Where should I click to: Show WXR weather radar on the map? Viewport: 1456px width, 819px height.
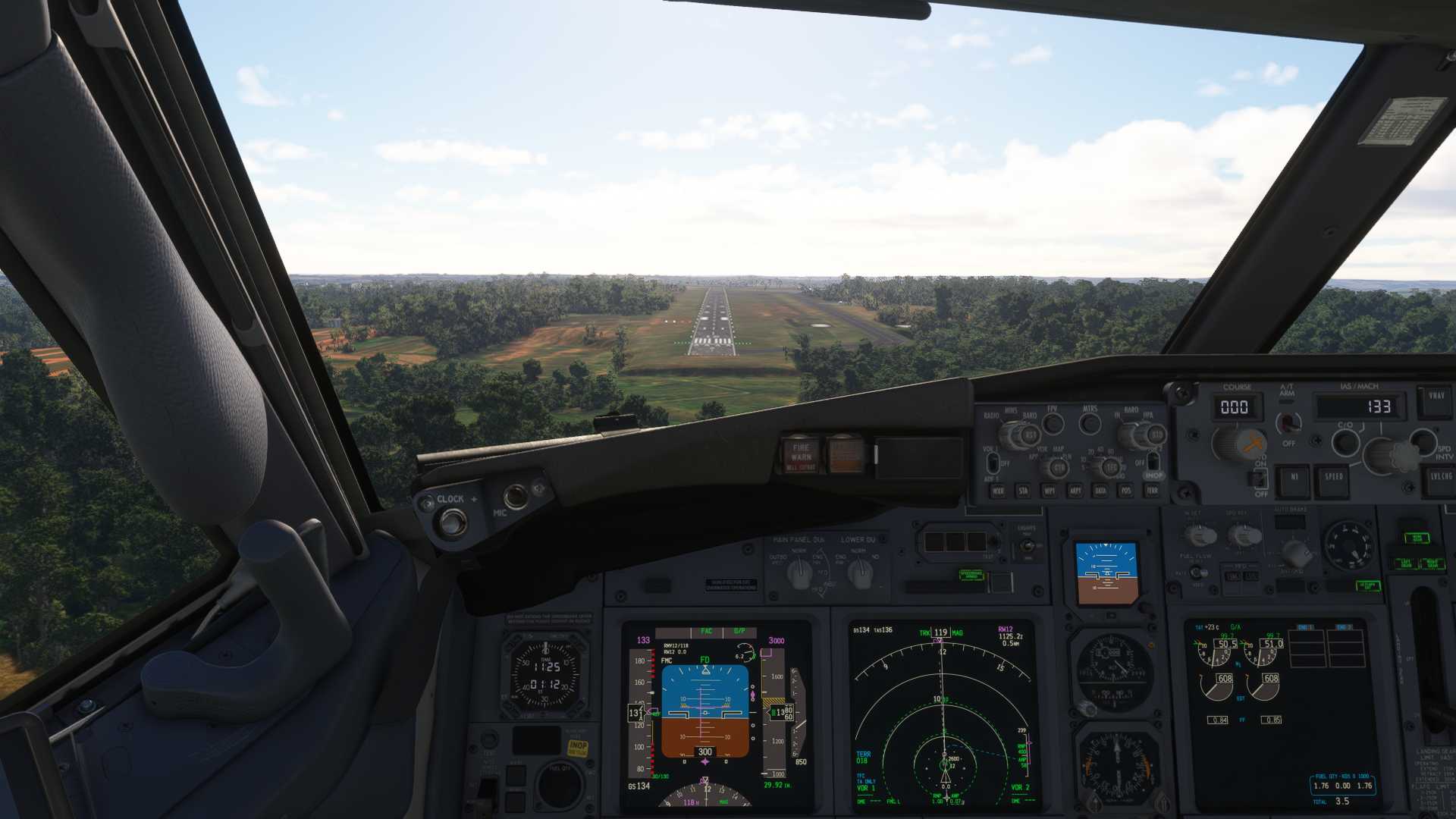pos(998,491)
